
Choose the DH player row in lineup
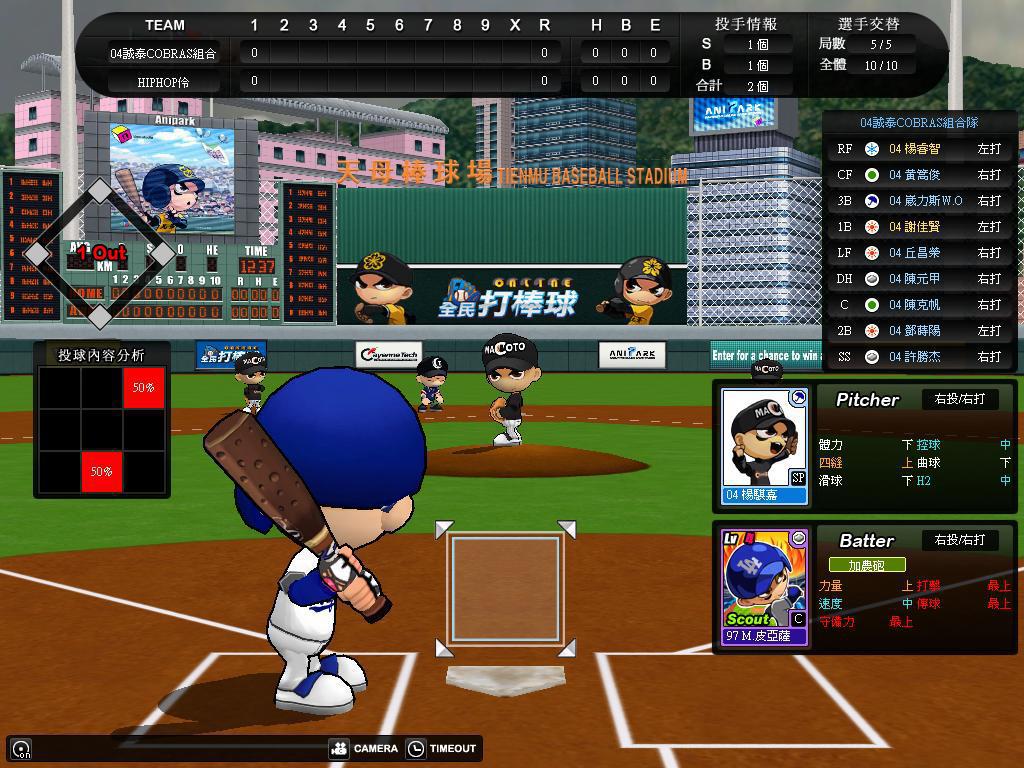click(919, 279)
